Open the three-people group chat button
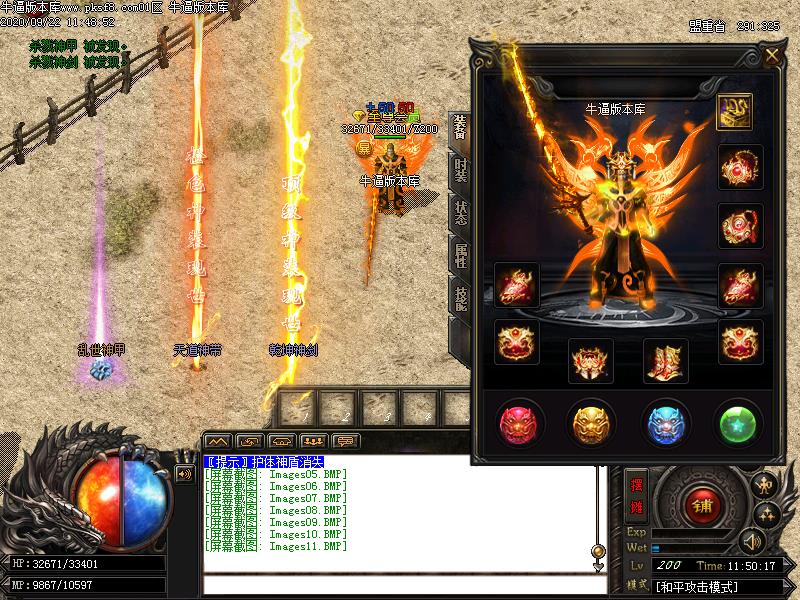Viewport: 800px width, 600px height. coord(314,440)
